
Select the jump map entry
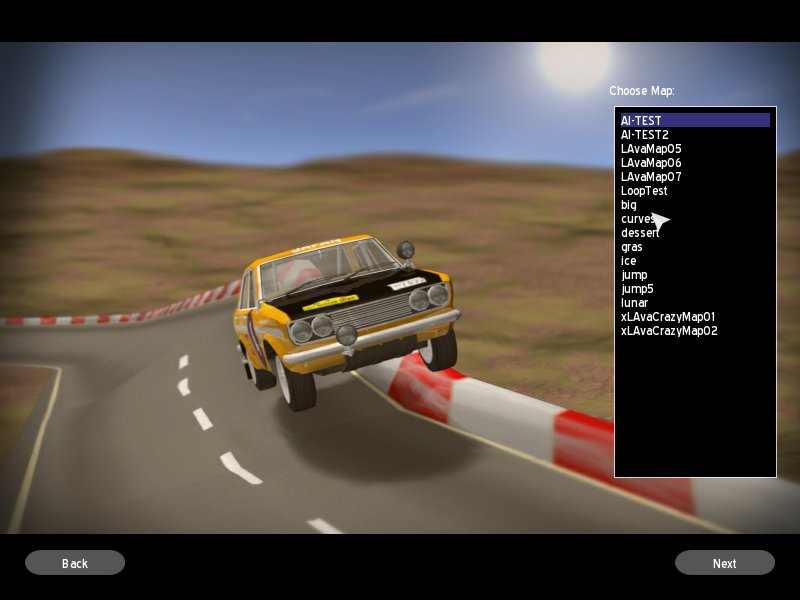tap(634, 275)
